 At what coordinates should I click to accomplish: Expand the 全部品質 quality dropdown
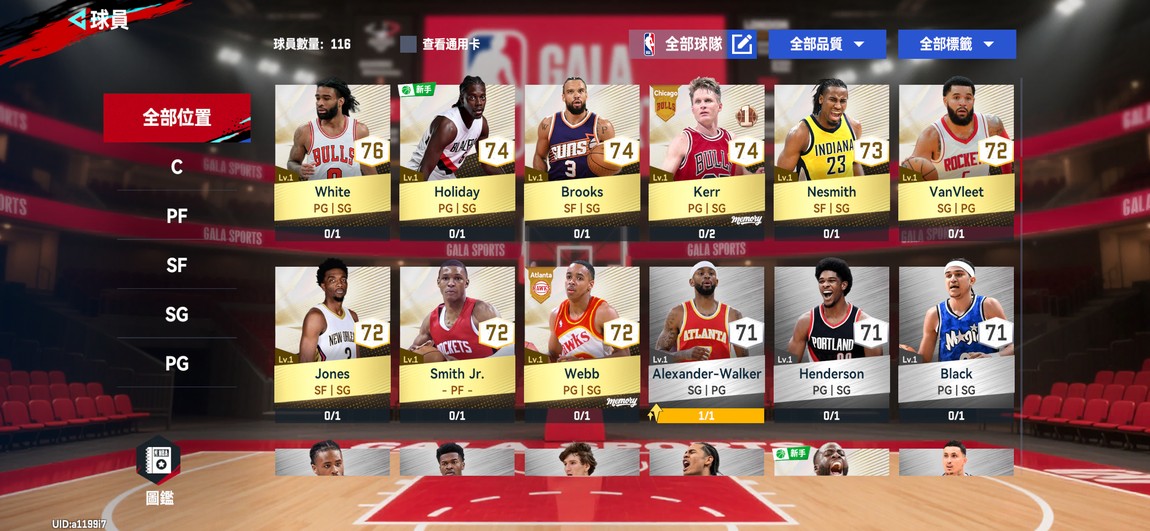click(x=827, y=44)
